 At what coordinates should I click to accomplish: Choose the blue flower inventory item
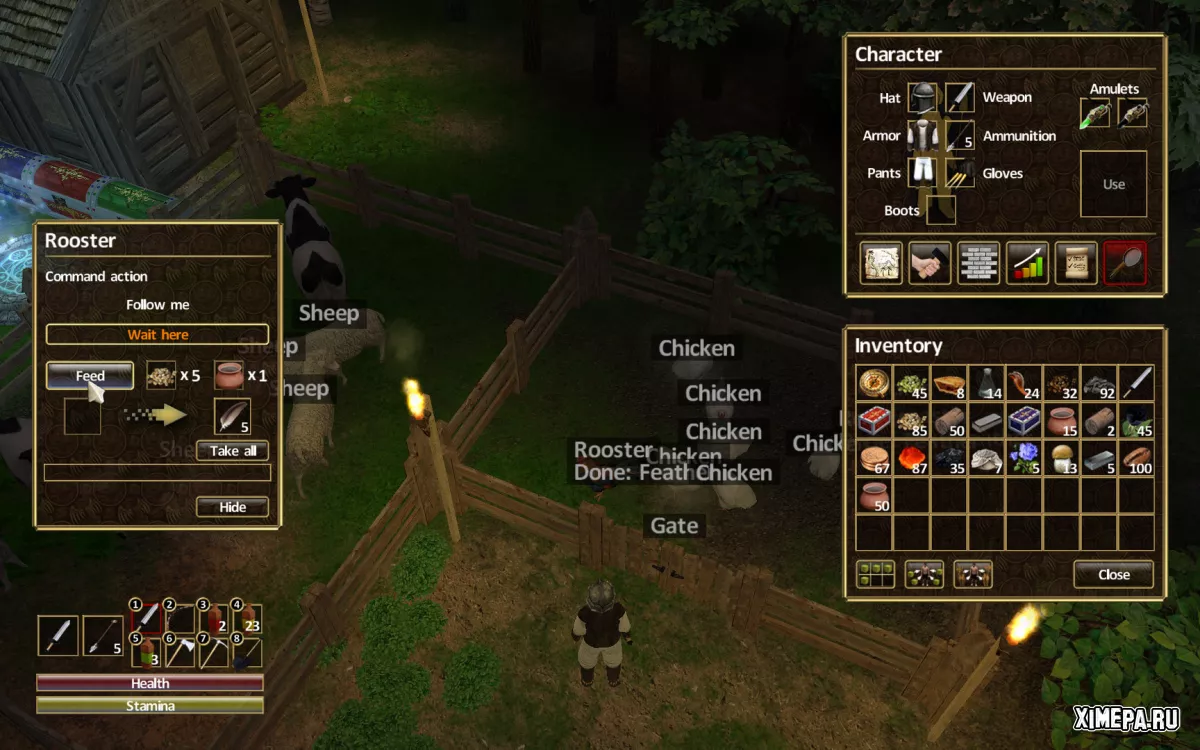click(1024, 459)
